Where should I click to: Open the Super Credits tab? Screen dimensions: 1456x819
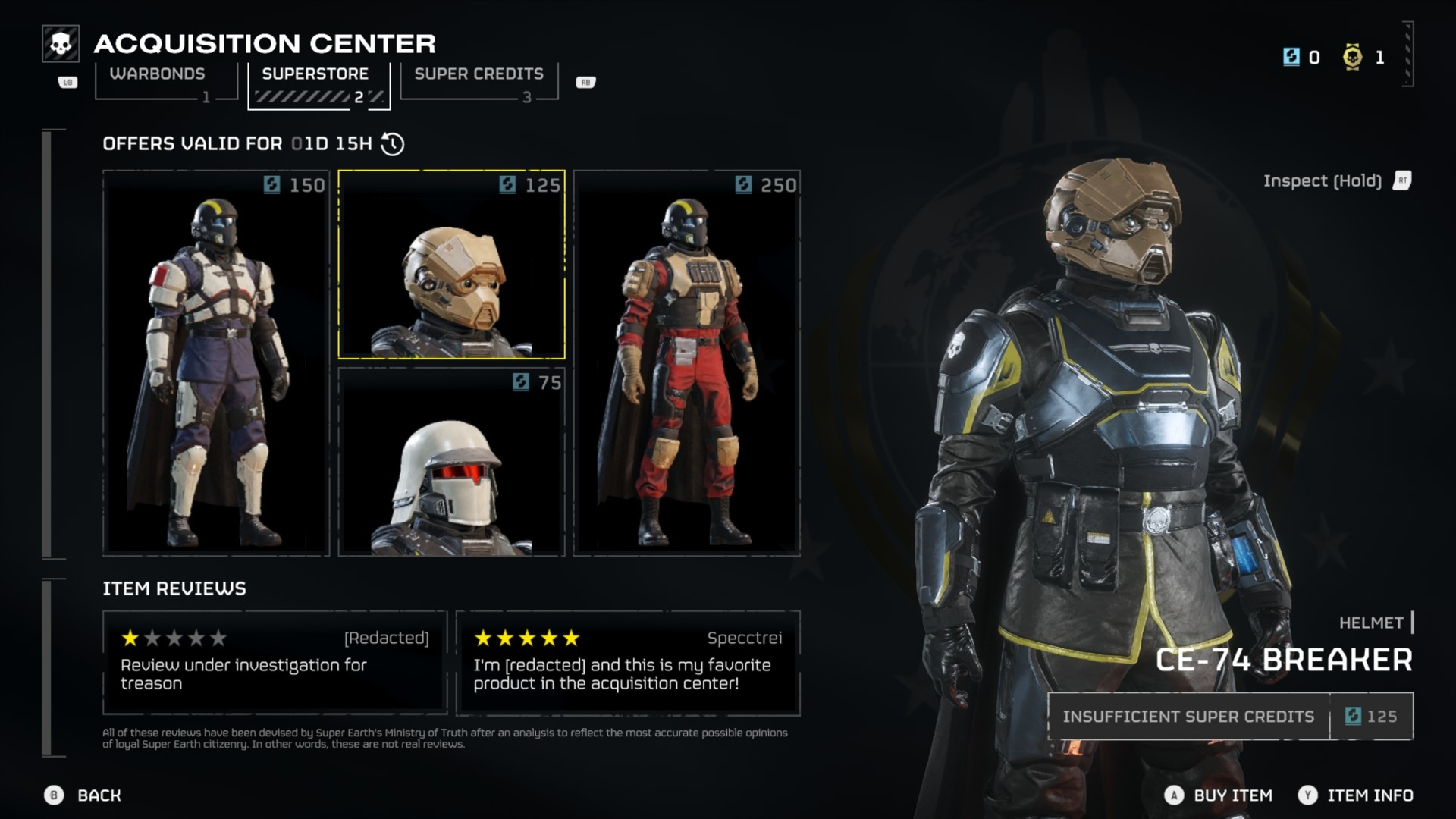[x=478, y=74]
